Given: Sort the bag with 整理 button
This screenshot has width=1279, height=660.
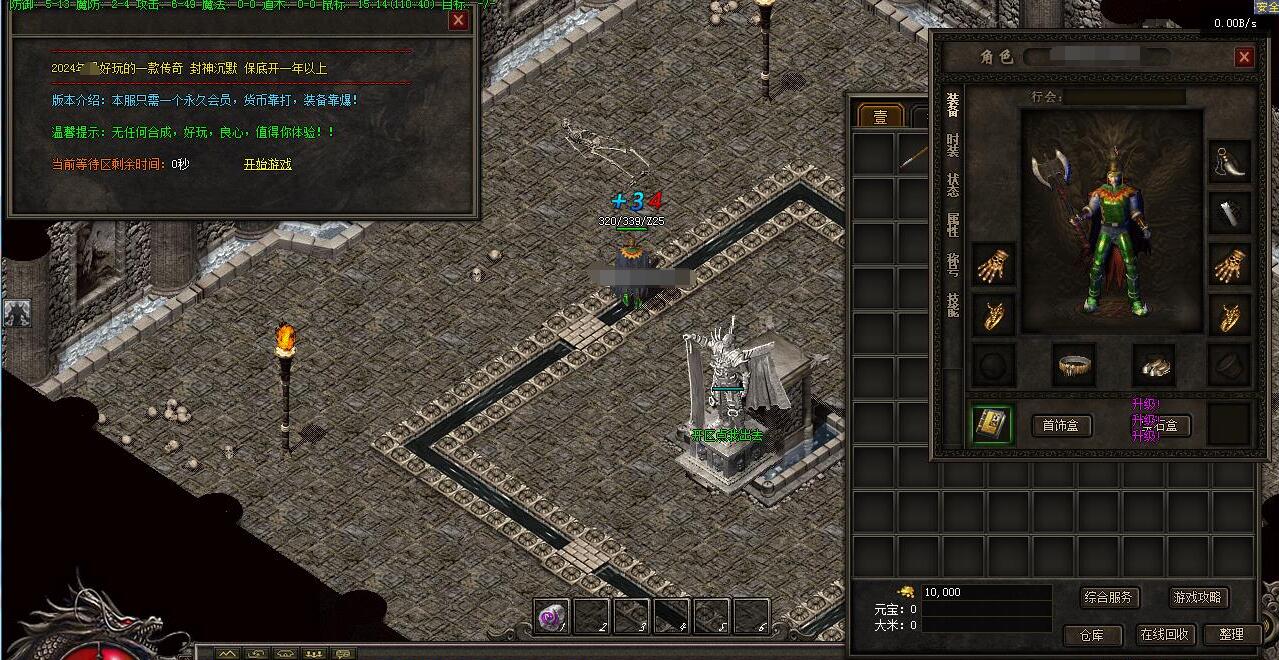Looking at the screenshot, I should (1231, 634).
